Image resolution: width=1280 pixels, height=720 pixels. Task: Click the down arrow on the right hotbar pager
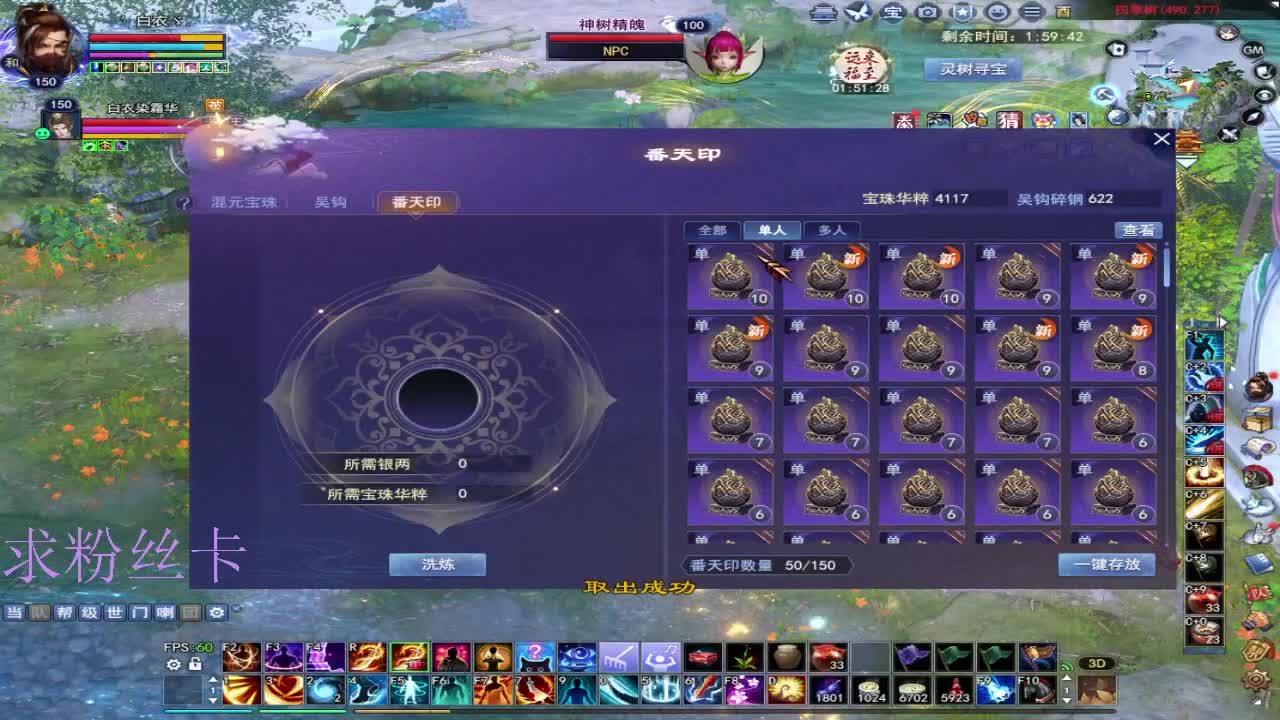(1067, 699)
